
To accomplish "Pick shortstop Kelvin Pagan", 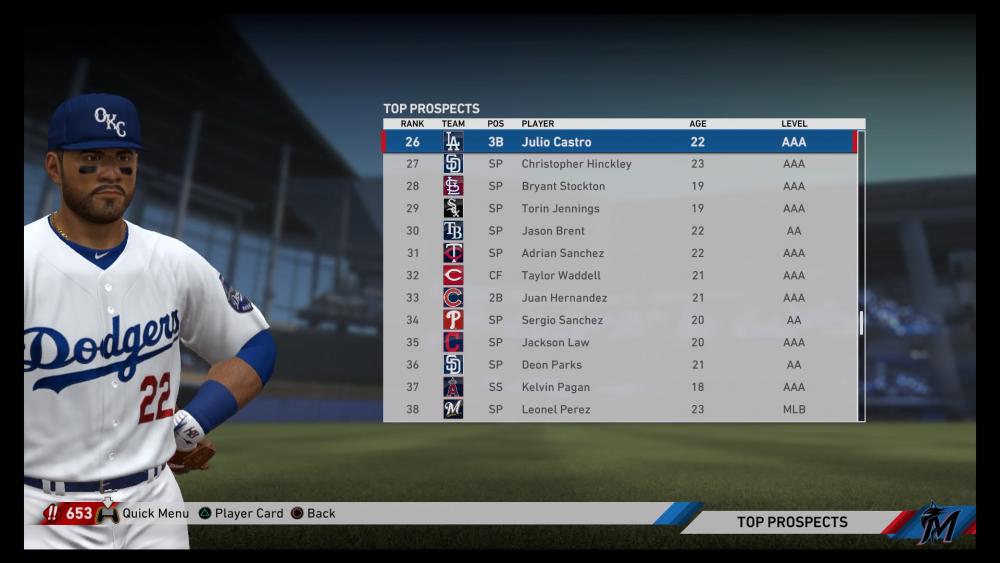I will point(620,387).
